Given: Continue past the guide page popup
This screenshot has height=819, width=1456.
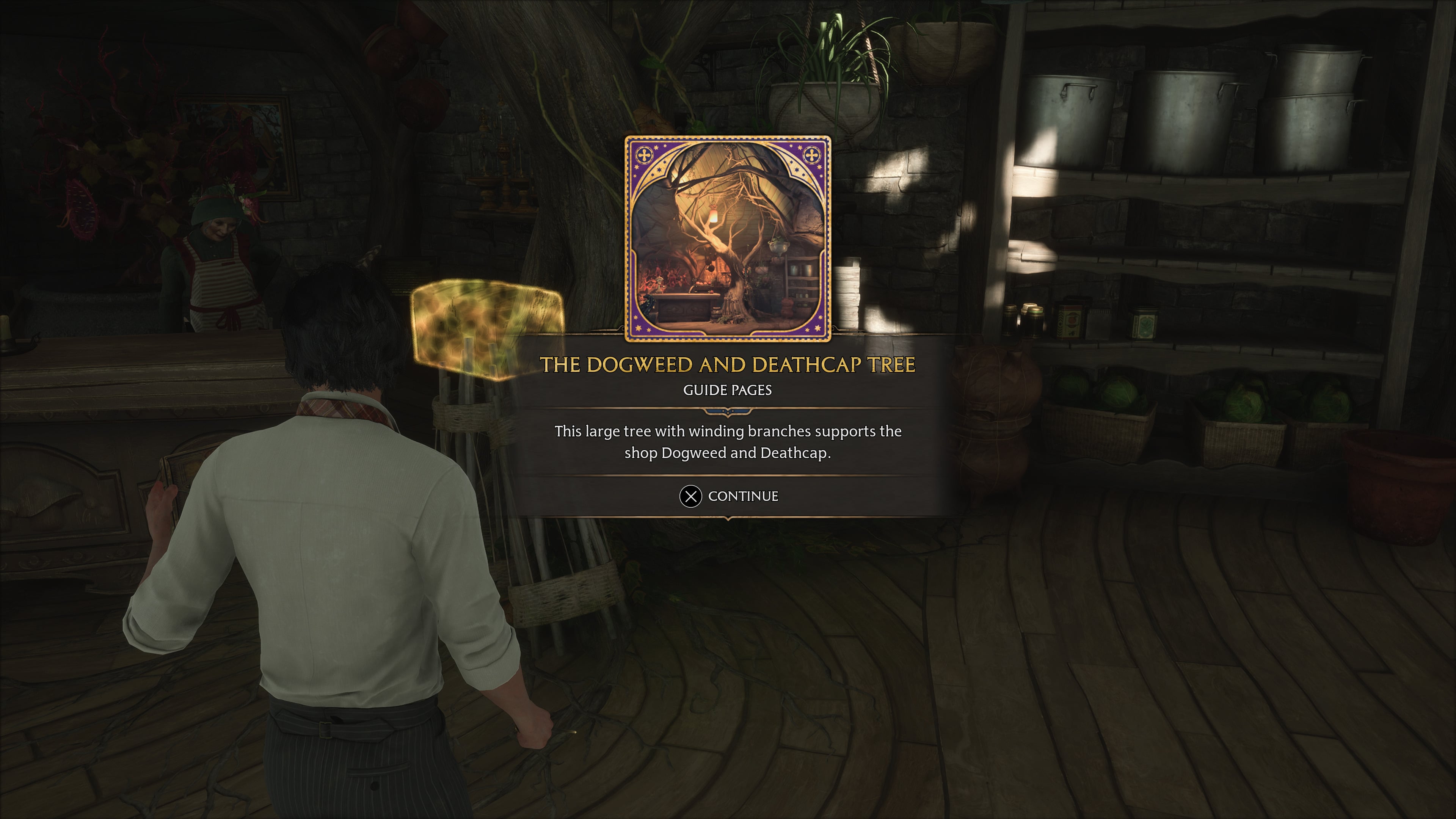Looking at the screenshot, I should 728,496.
